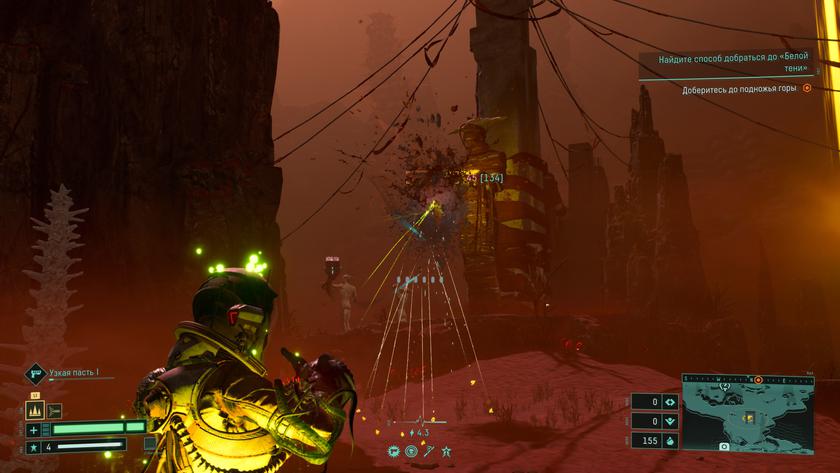Select the orange objective marker on the compass
Screen dimensions: 840x473
[x=758, y=379]
